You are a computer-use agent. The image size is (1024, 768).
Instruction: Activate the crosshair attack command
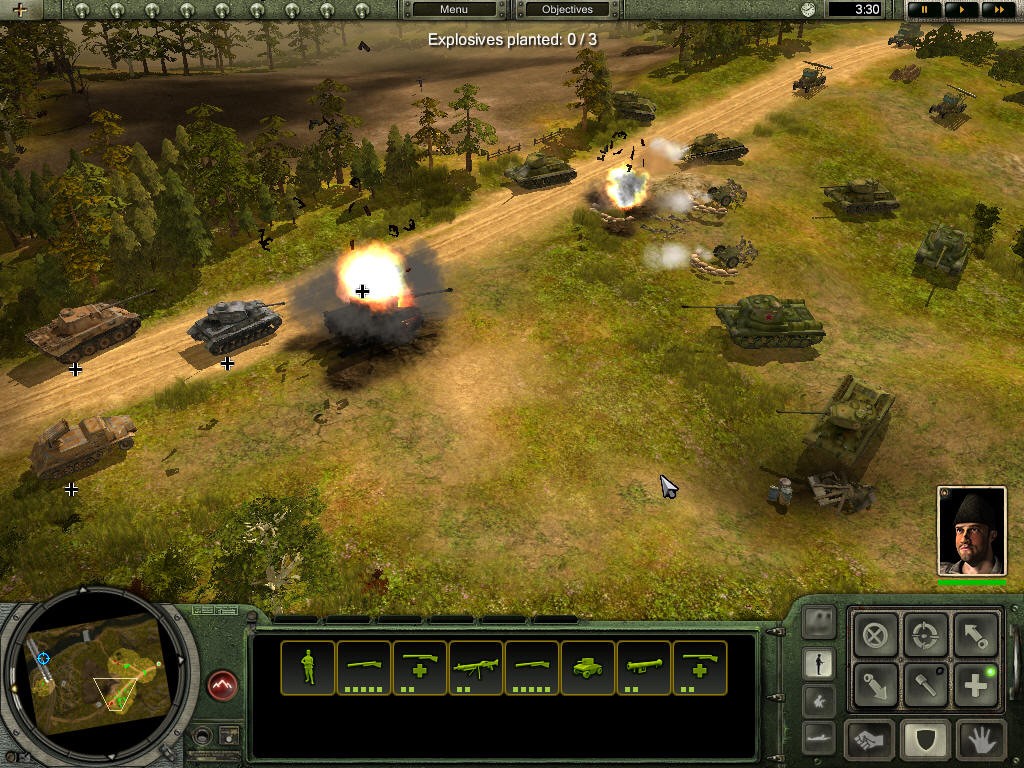click(926, 635)
